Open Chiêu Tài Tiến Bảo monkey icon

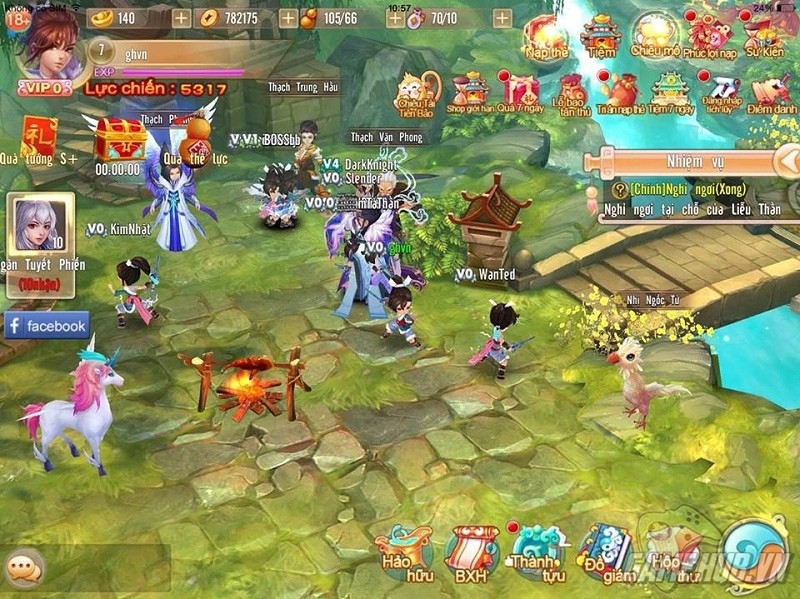[419, 92]
